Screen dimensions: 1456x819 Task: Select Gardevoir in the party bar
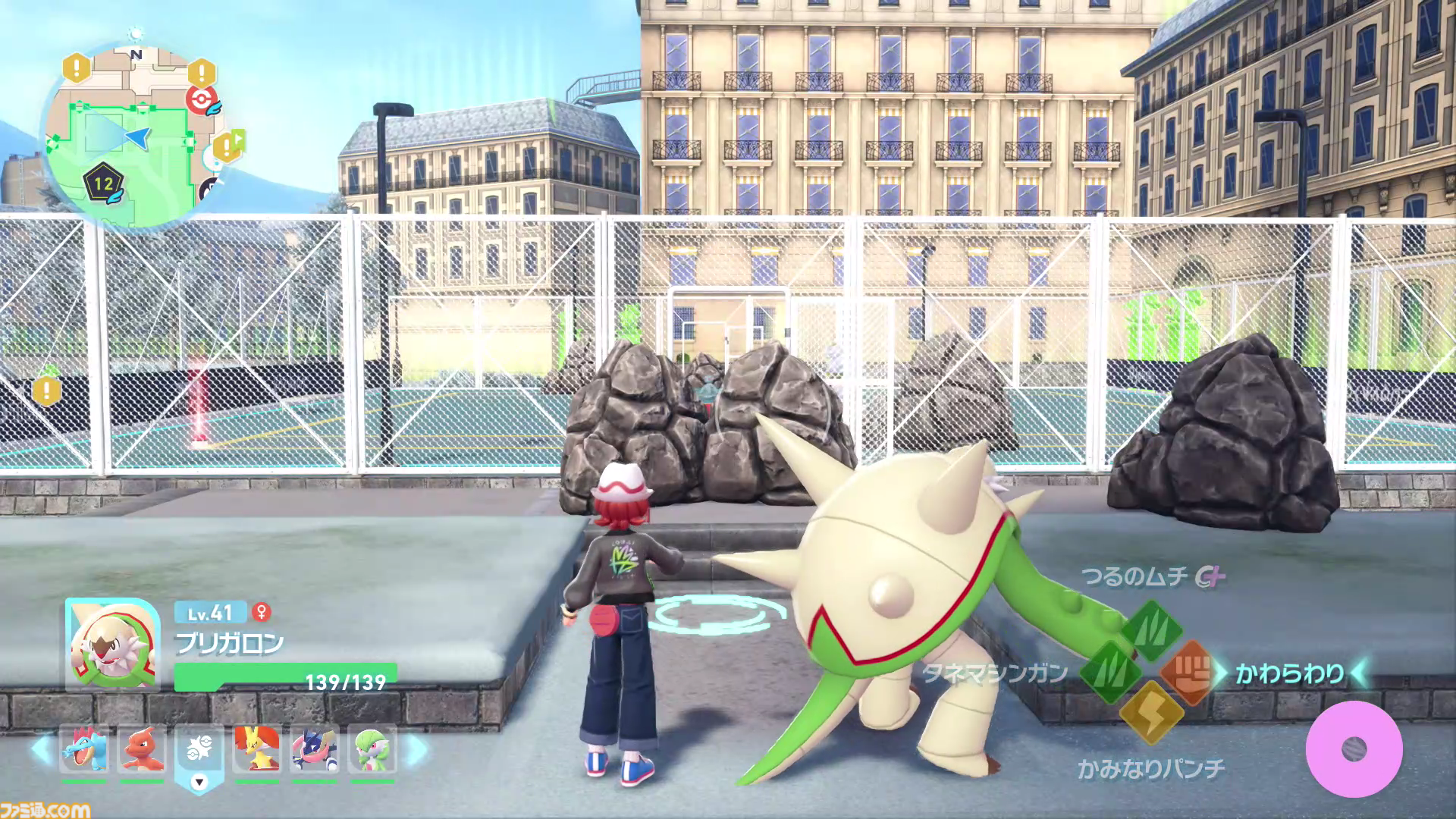(x=372, y=750)
